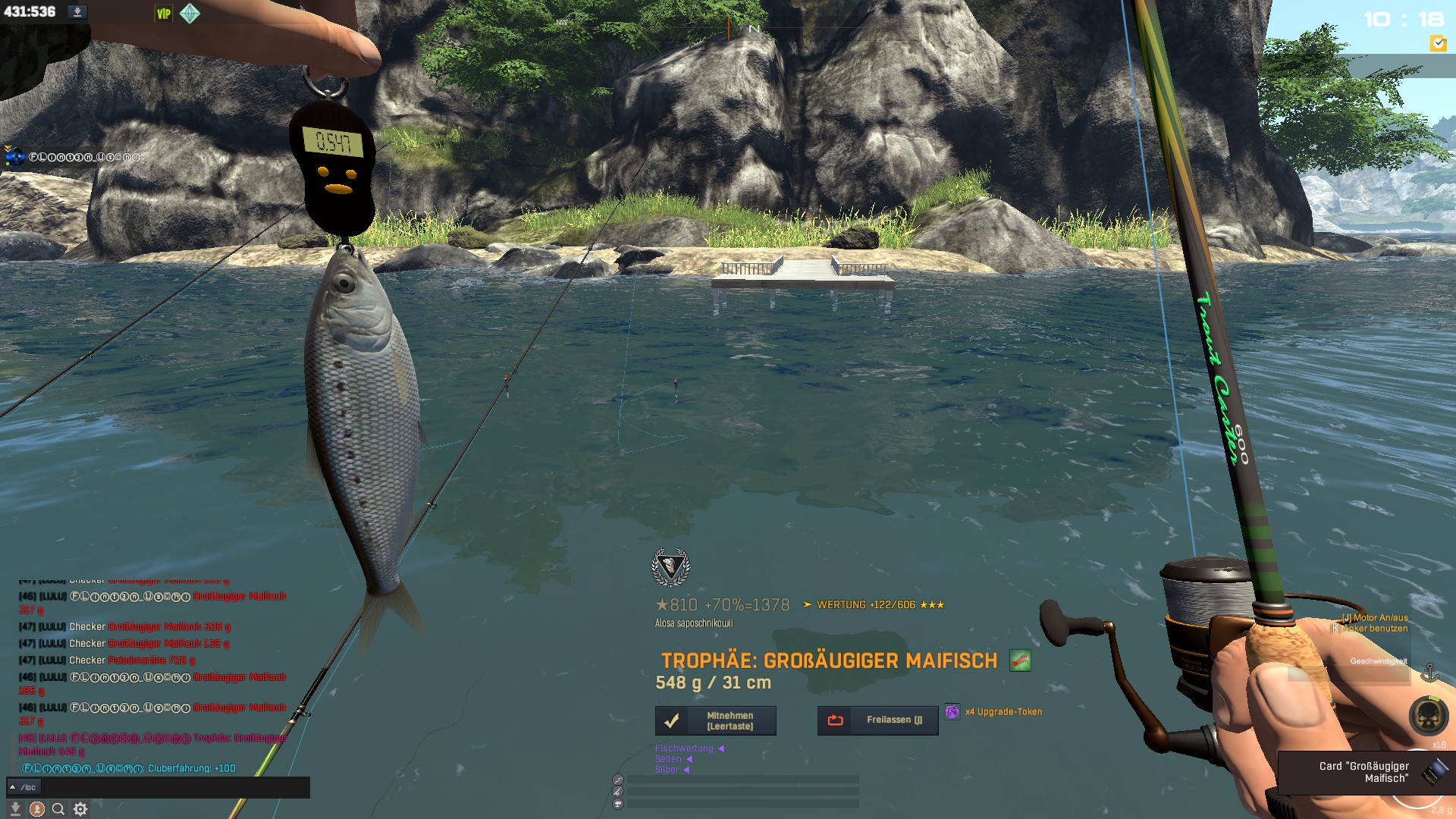1456x819 pixels.
Task: Click the download arrow next to the timer
Action: [x=77, y=12]
